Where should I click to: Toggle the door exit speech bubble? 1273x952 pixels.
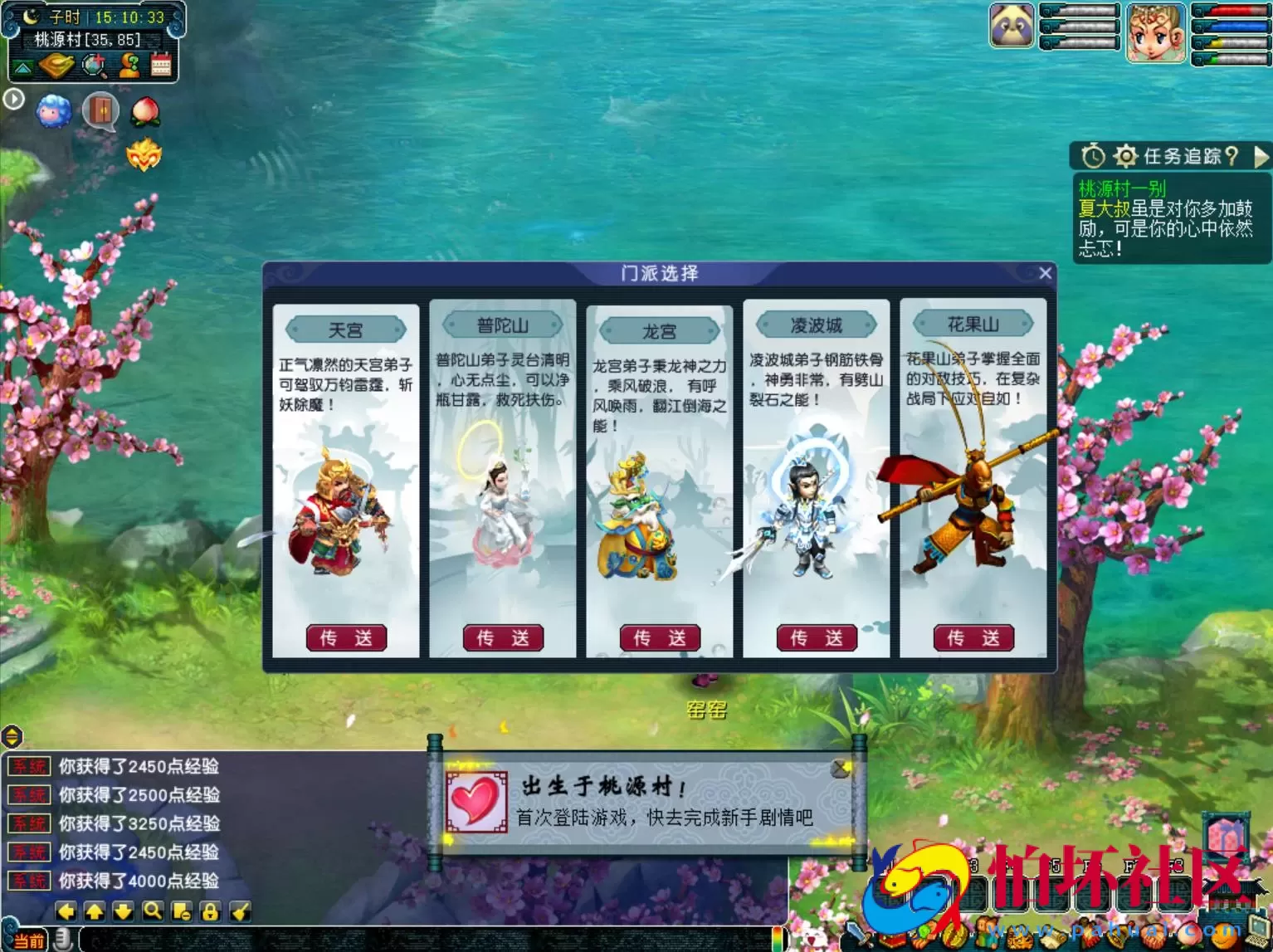101,111
